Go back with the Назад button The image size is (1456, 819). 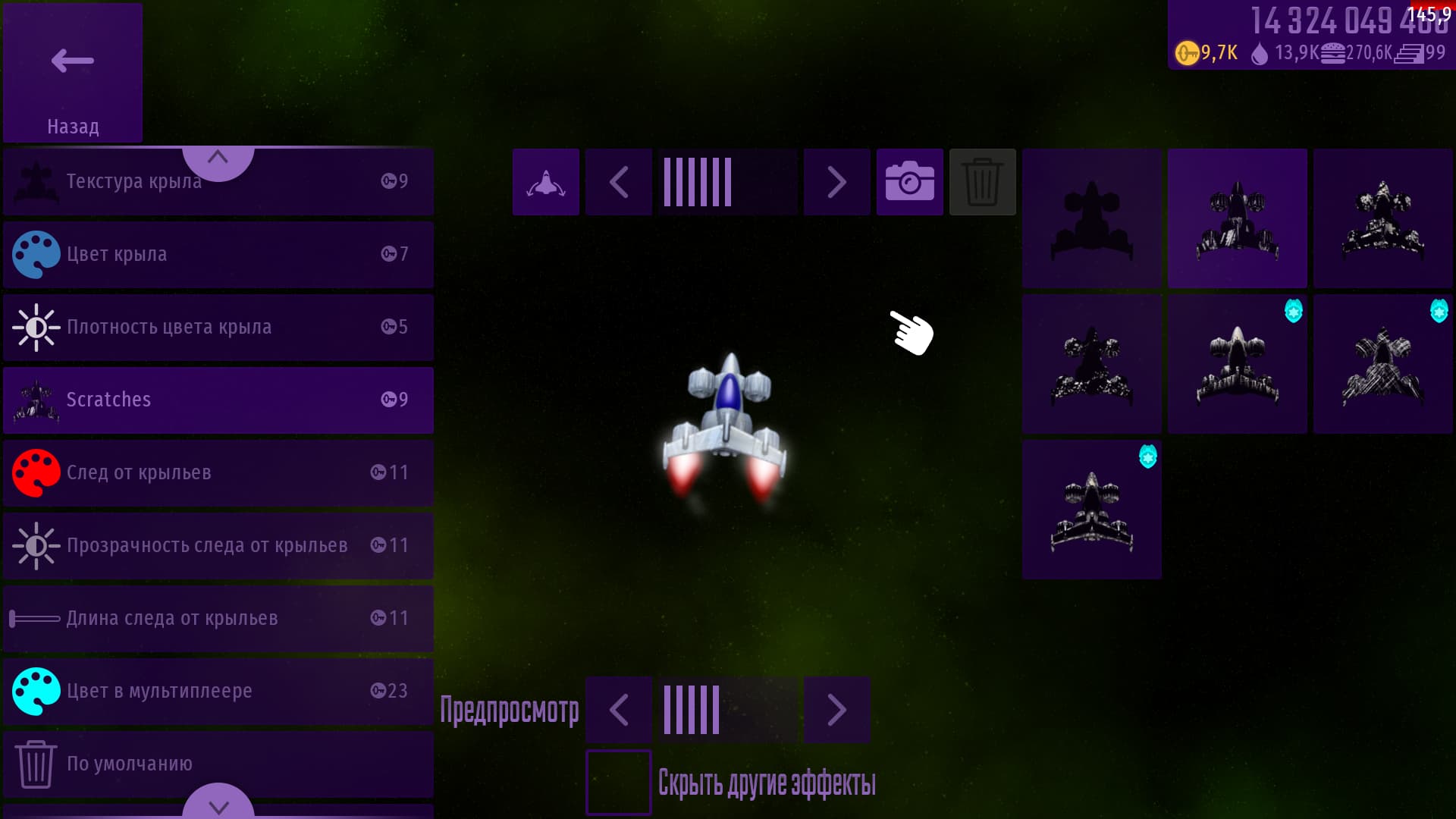click(73, 73)
